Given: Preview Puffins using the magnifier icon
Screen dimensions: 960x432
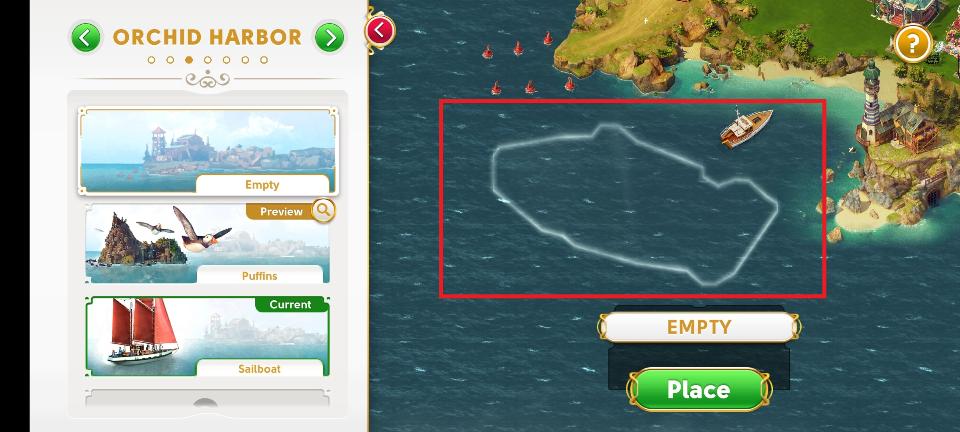Looking at the screenshot, I should coord(323,210).
